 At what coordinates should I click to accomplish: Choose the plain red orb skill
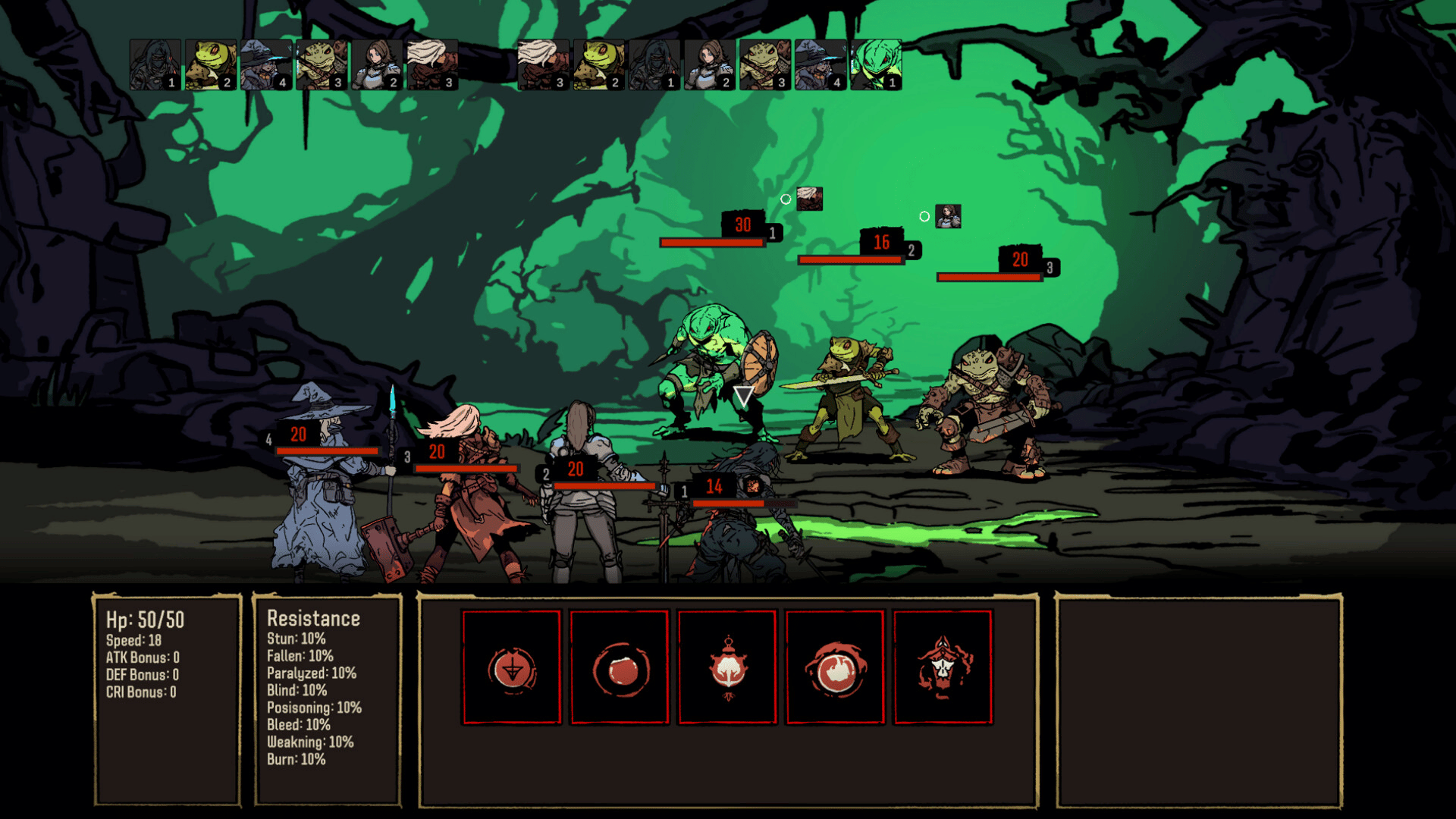620,668
